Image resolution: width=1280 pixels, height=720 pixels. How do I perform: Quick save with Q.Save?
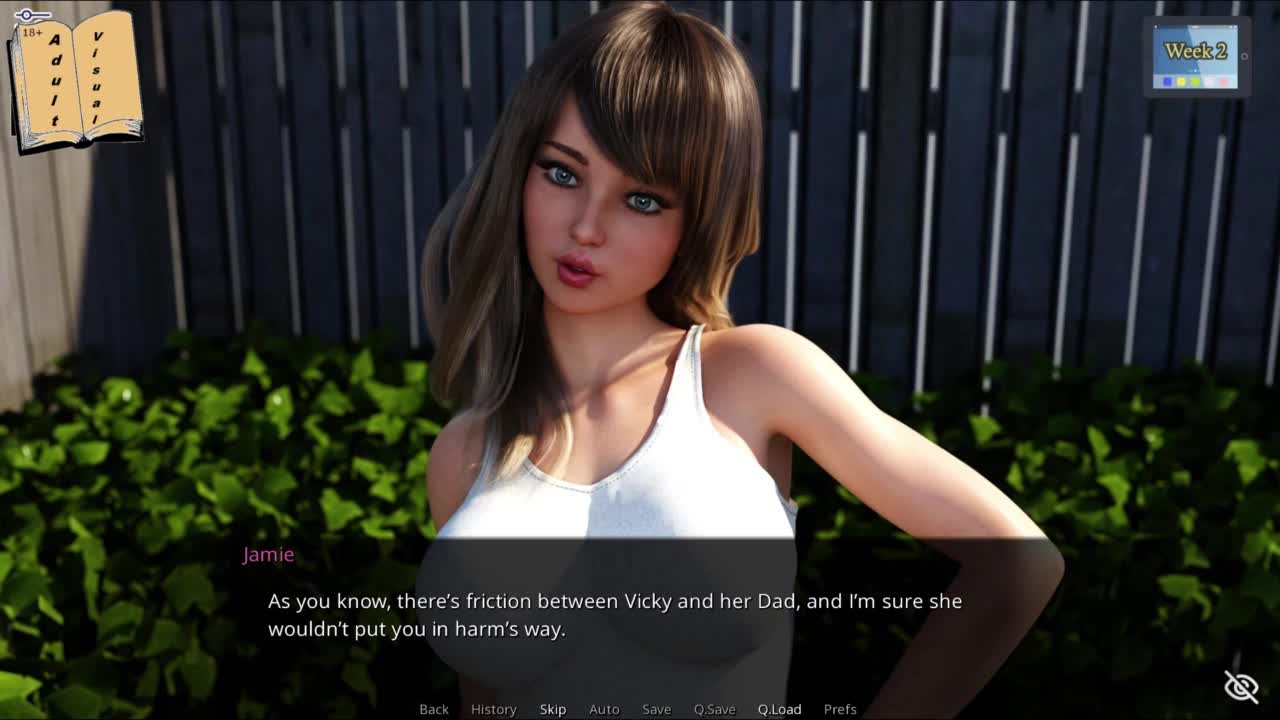pyautogui.click(x=714, y=709)
